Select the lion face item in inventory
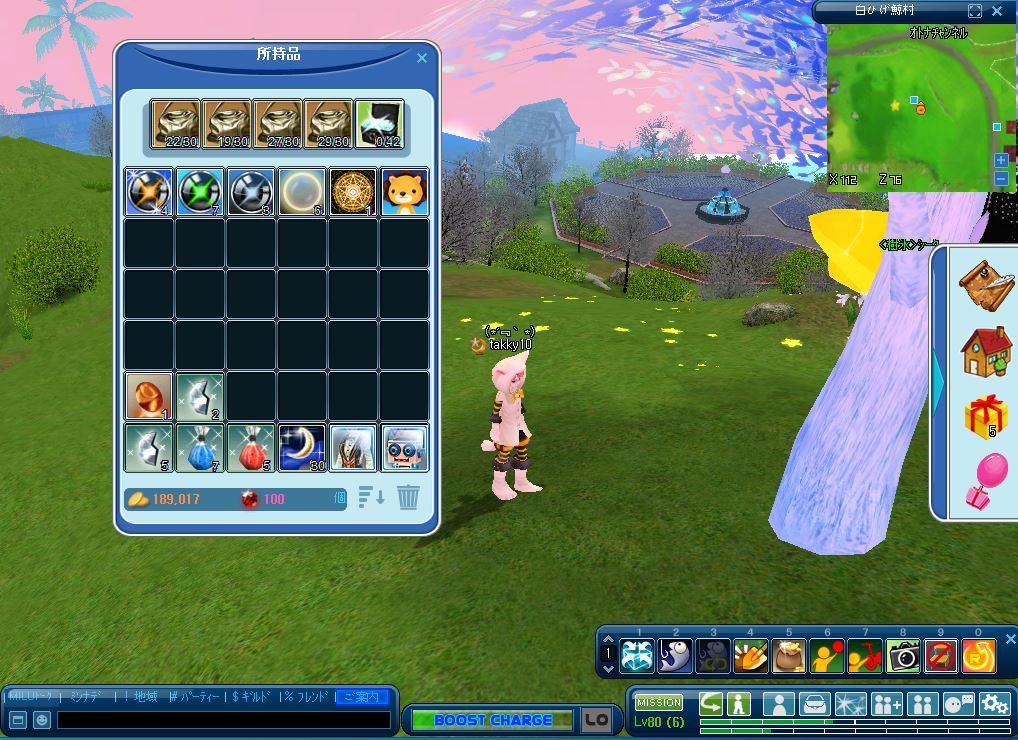This screenshot has width=1018, height=740. pyautogui.click(x=405, y=192)
